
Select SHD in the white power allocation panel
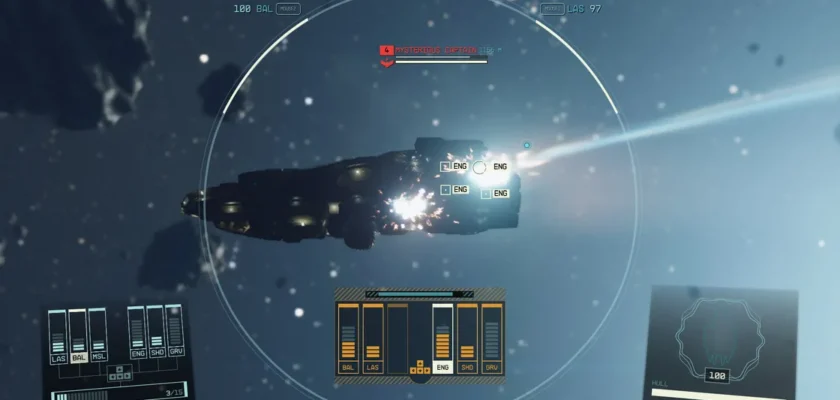tap(156, 353)
